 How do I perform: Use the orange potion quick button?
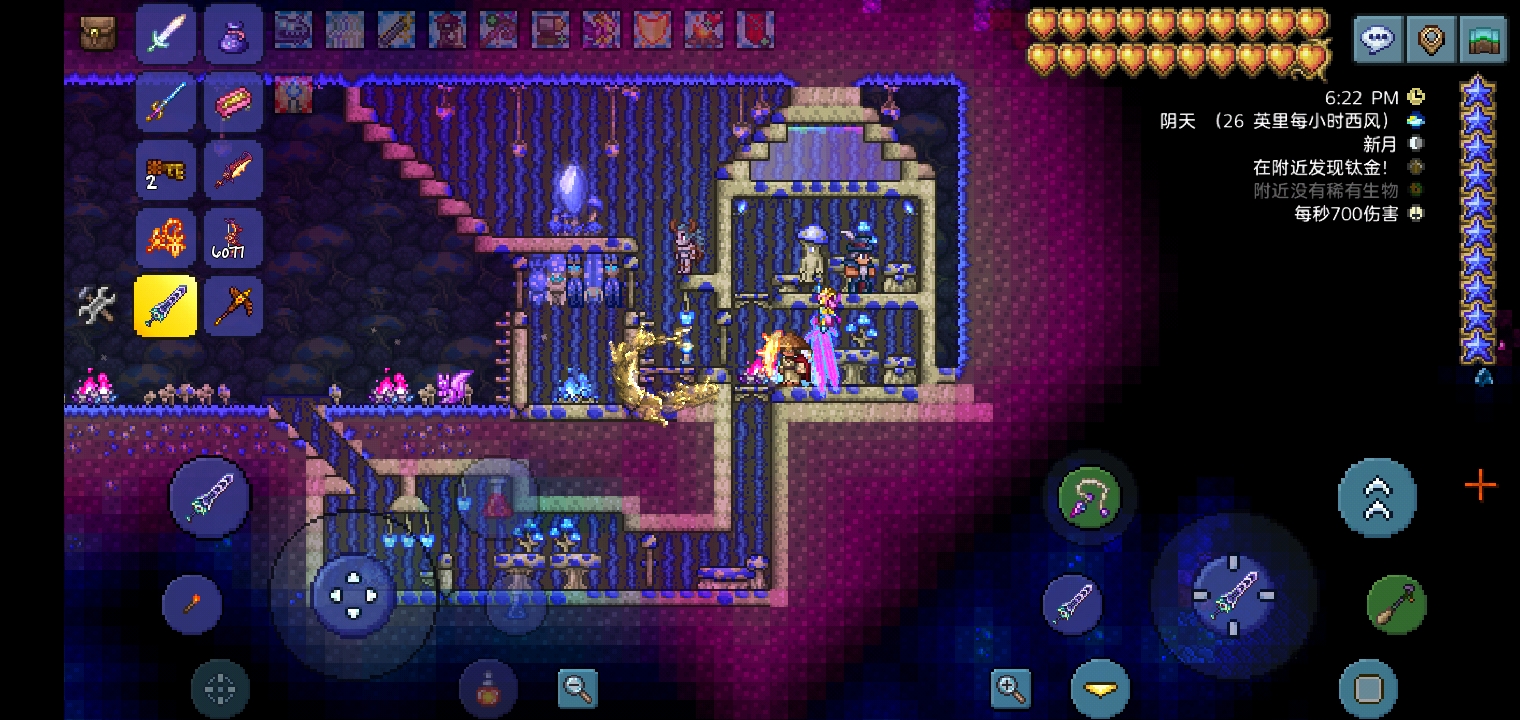pyautogui.click(x=488, y=690)
